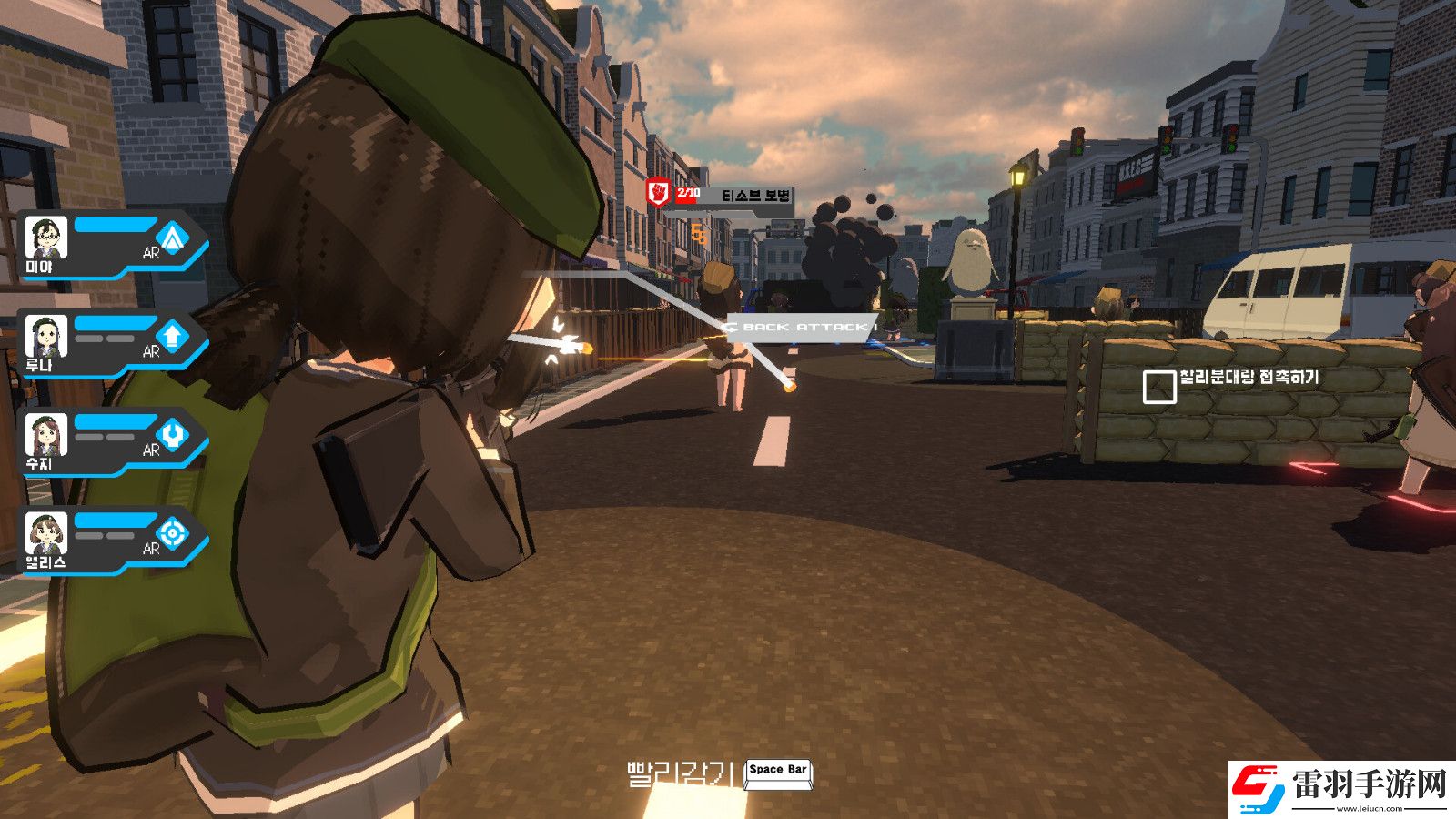Click the 칠리분대랑 접촉하기 objective checkbox
The width and height of the screenshot is (1456, 819).
1158,386
